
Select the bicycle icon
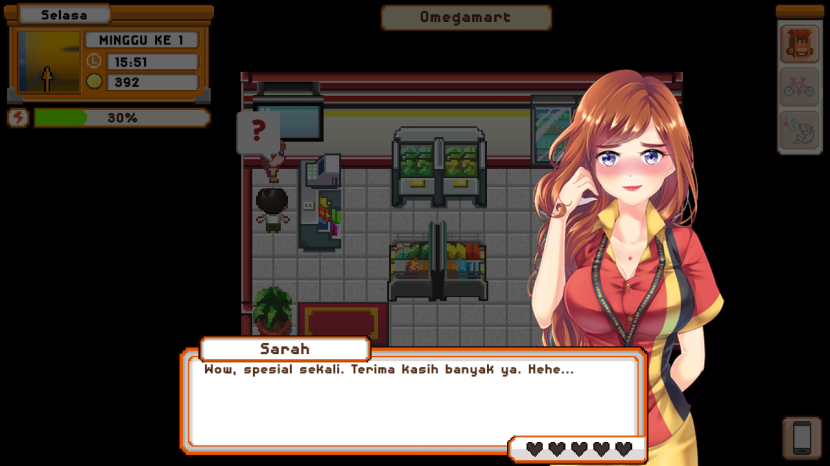[799, 87]
